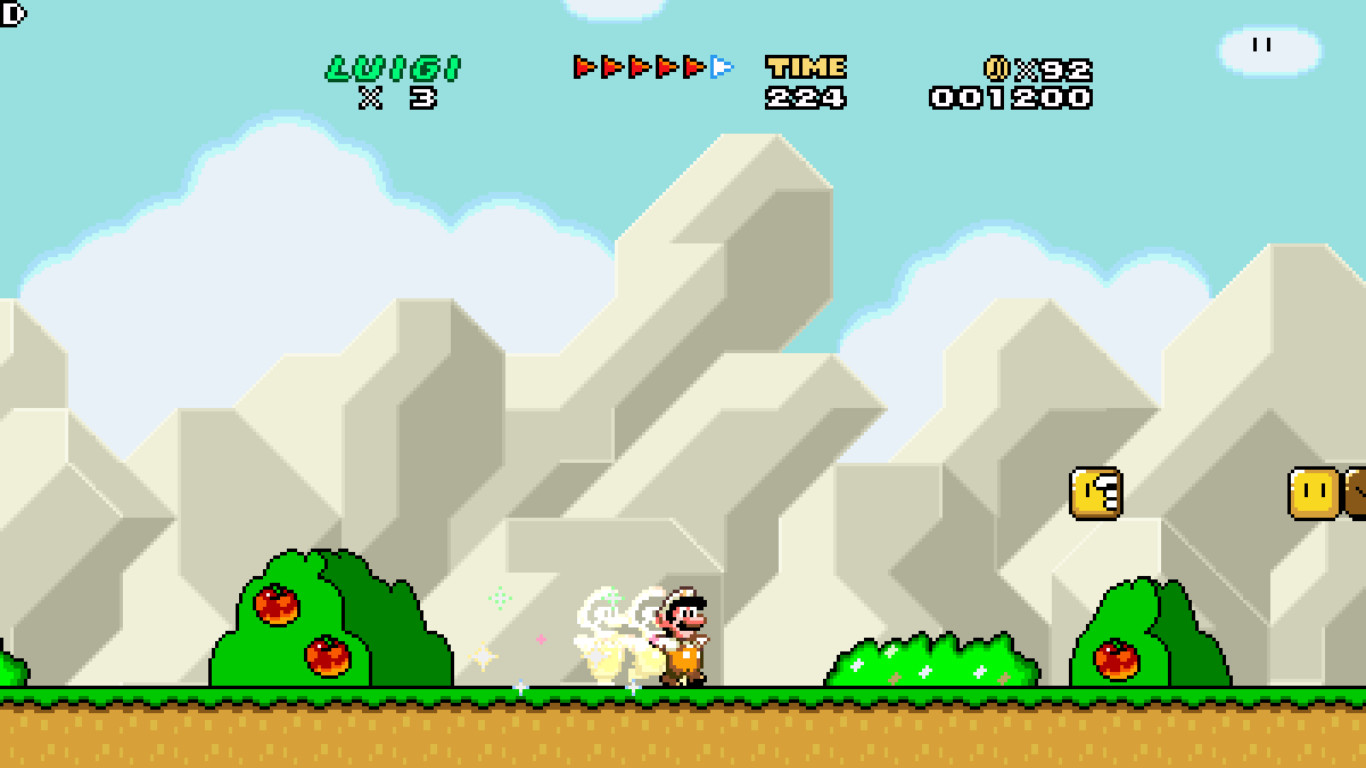The image size is (1366, 768).
Task: Click the score reading 001200
Action: [x=1010, y=97]
